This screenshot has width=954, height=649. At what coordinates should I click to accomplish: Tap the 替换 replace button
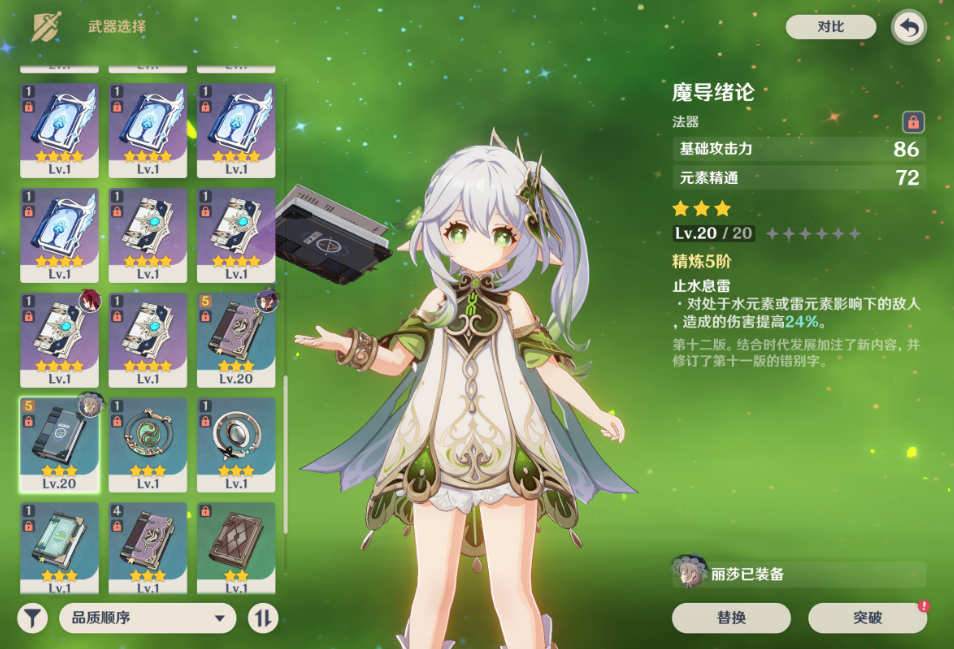(731, 618)
